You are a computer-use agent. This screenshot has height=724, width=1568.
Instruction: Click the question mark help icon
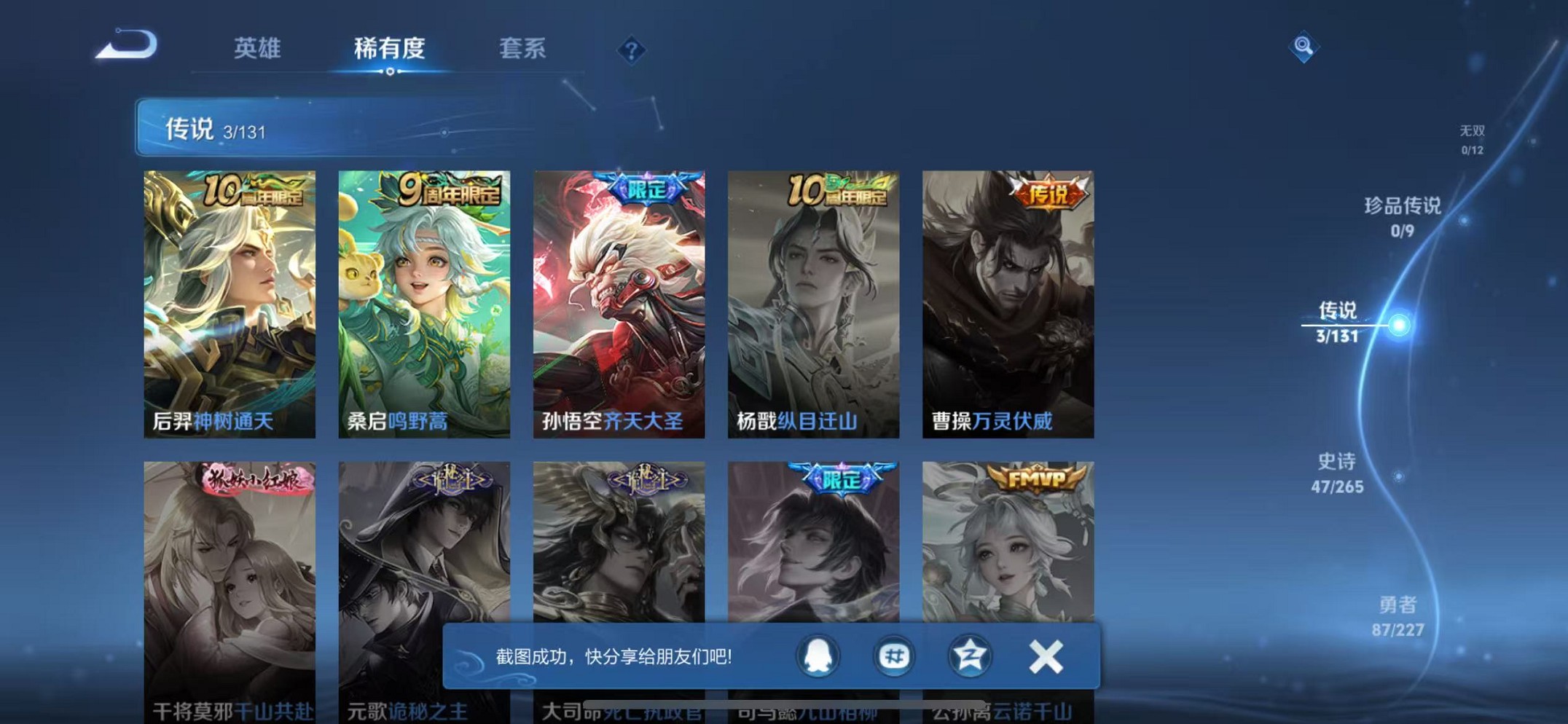(631, 50)
